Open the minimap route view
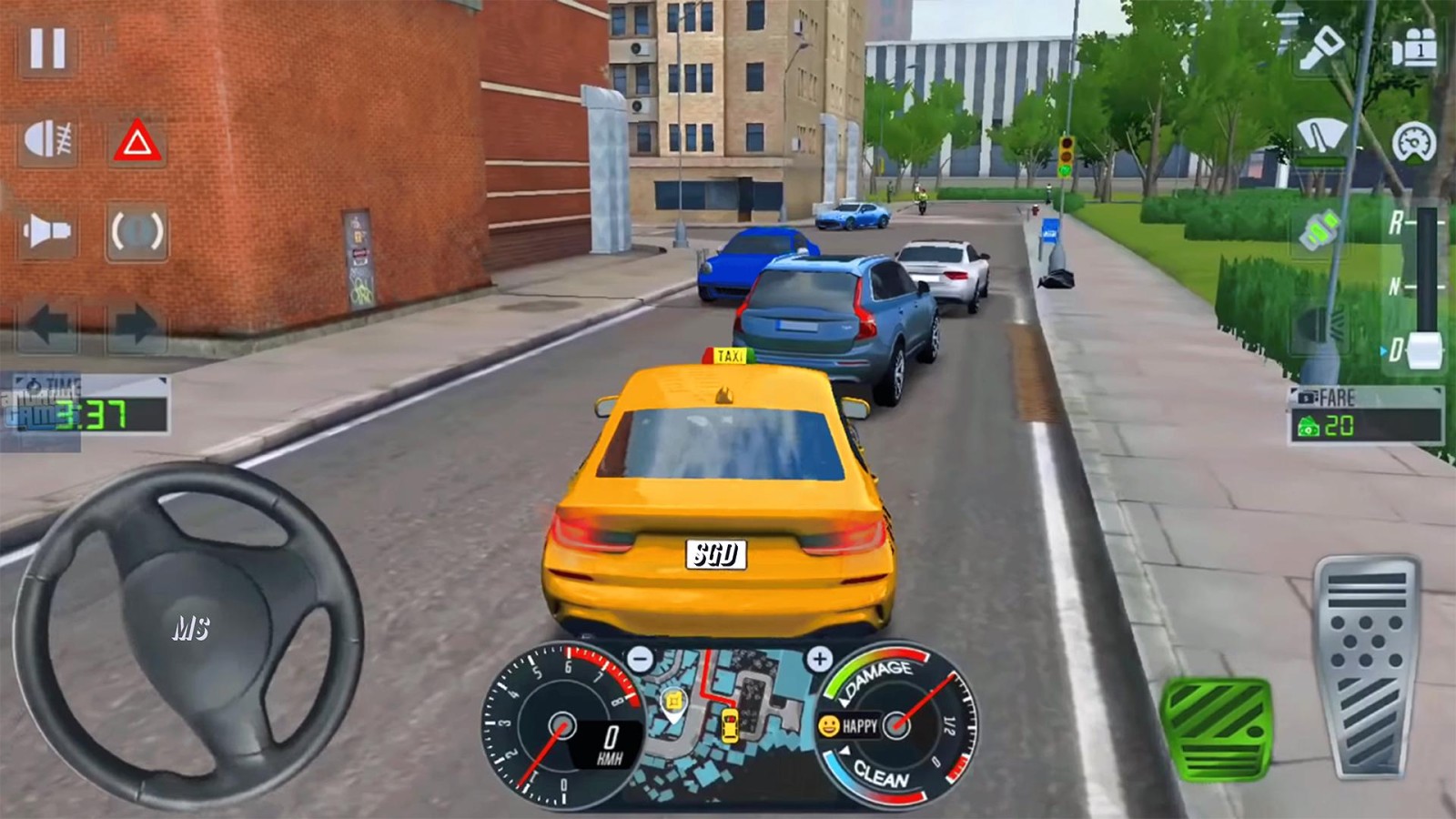This screenshot has width=1456, height=819. coord(728,719)
